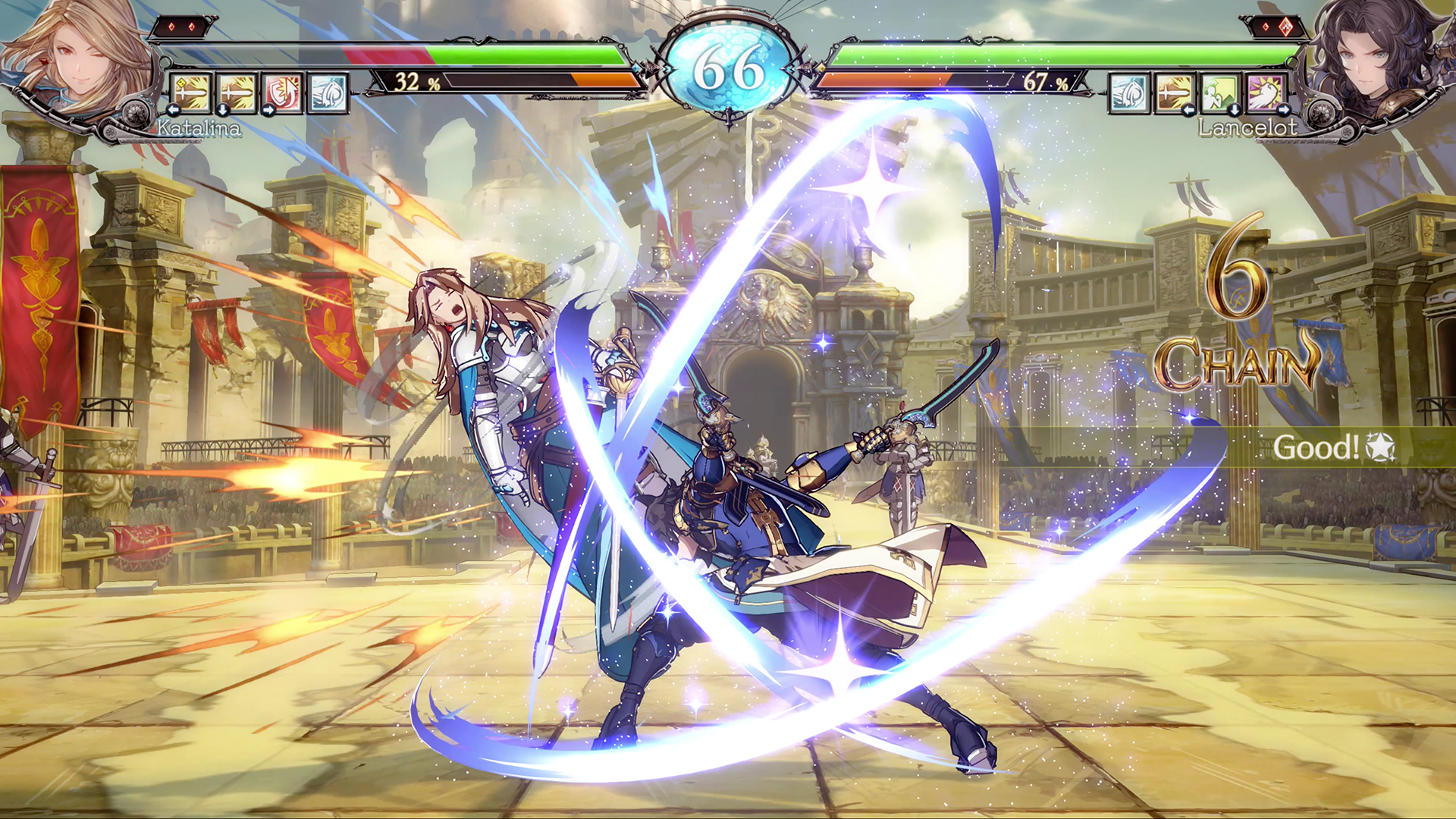The image size is (1456, 819).
Task: Expand the left-arrow marker on Lancelot's sword skill
Action: pos(1189,109)
